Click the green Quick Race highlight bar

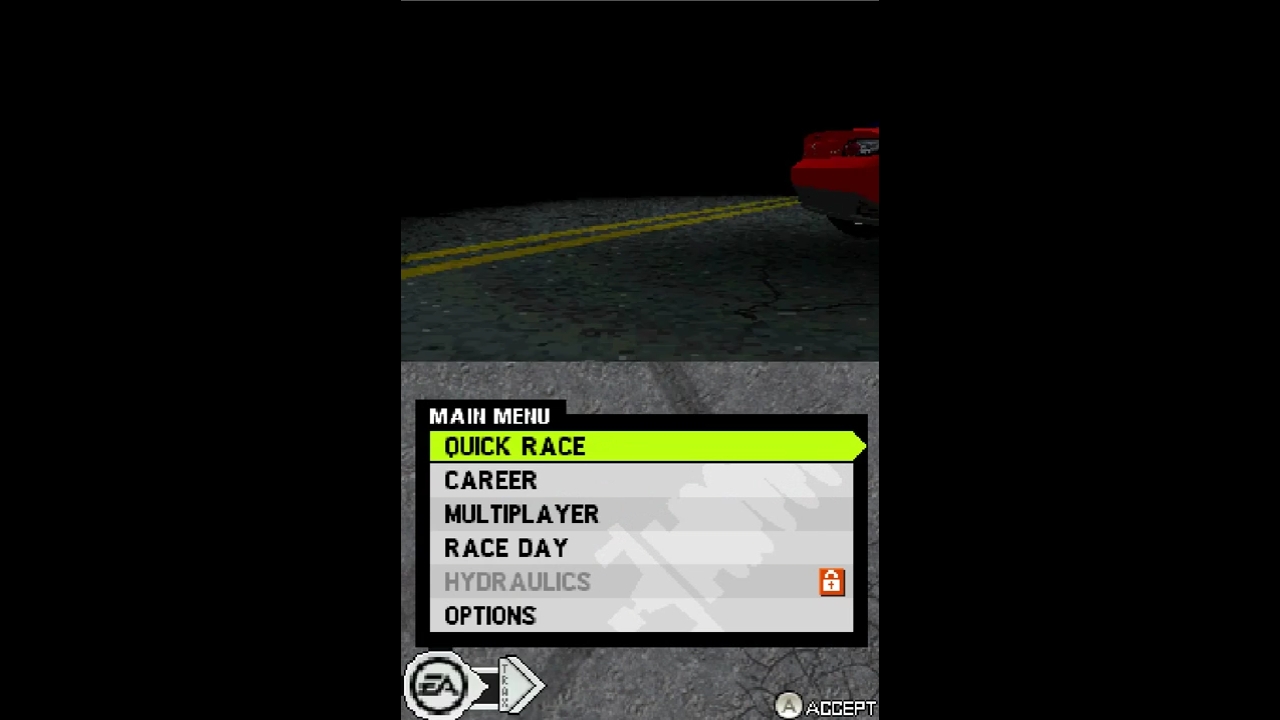tap(700, 446)
